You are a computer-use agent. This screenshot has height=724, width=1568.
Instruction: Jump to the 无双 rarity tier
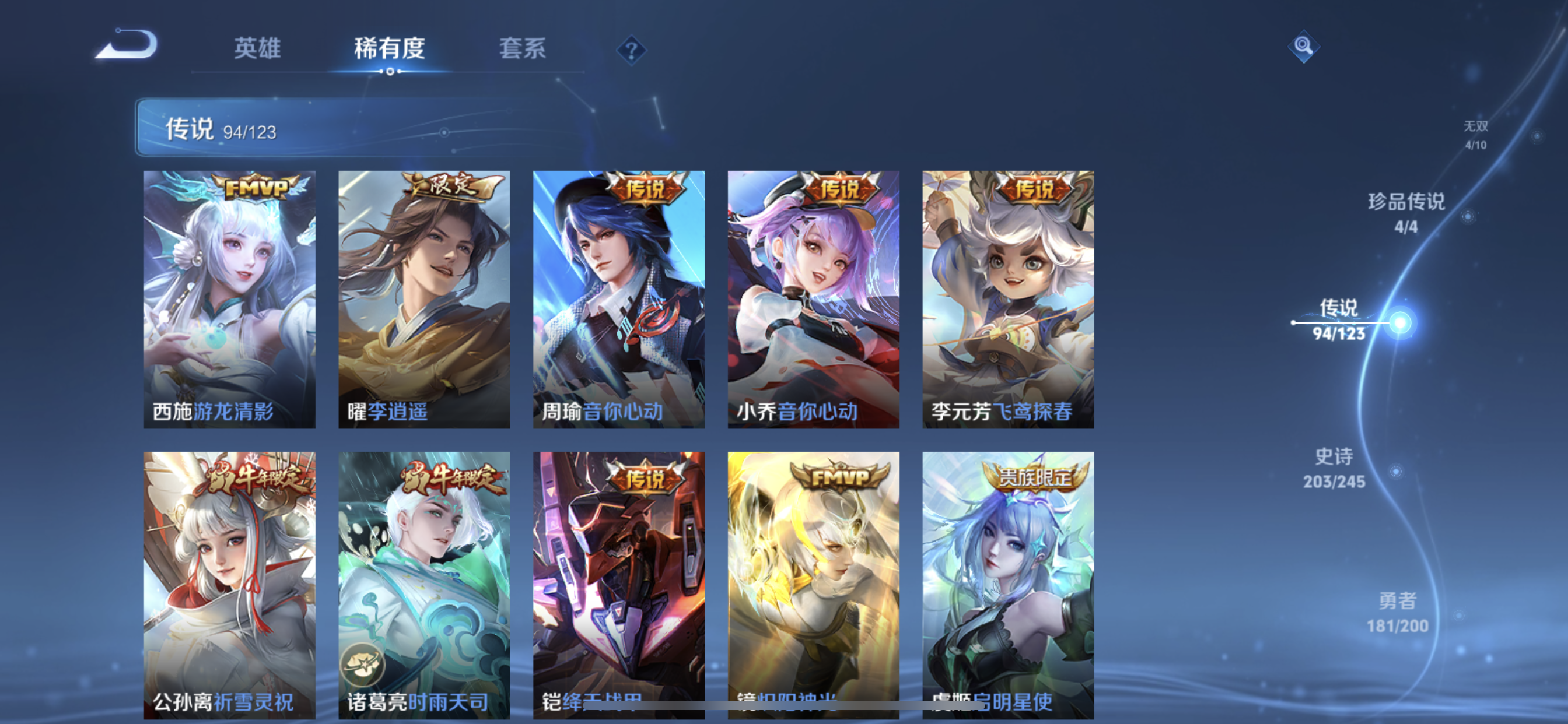[x=1475, y=135]
